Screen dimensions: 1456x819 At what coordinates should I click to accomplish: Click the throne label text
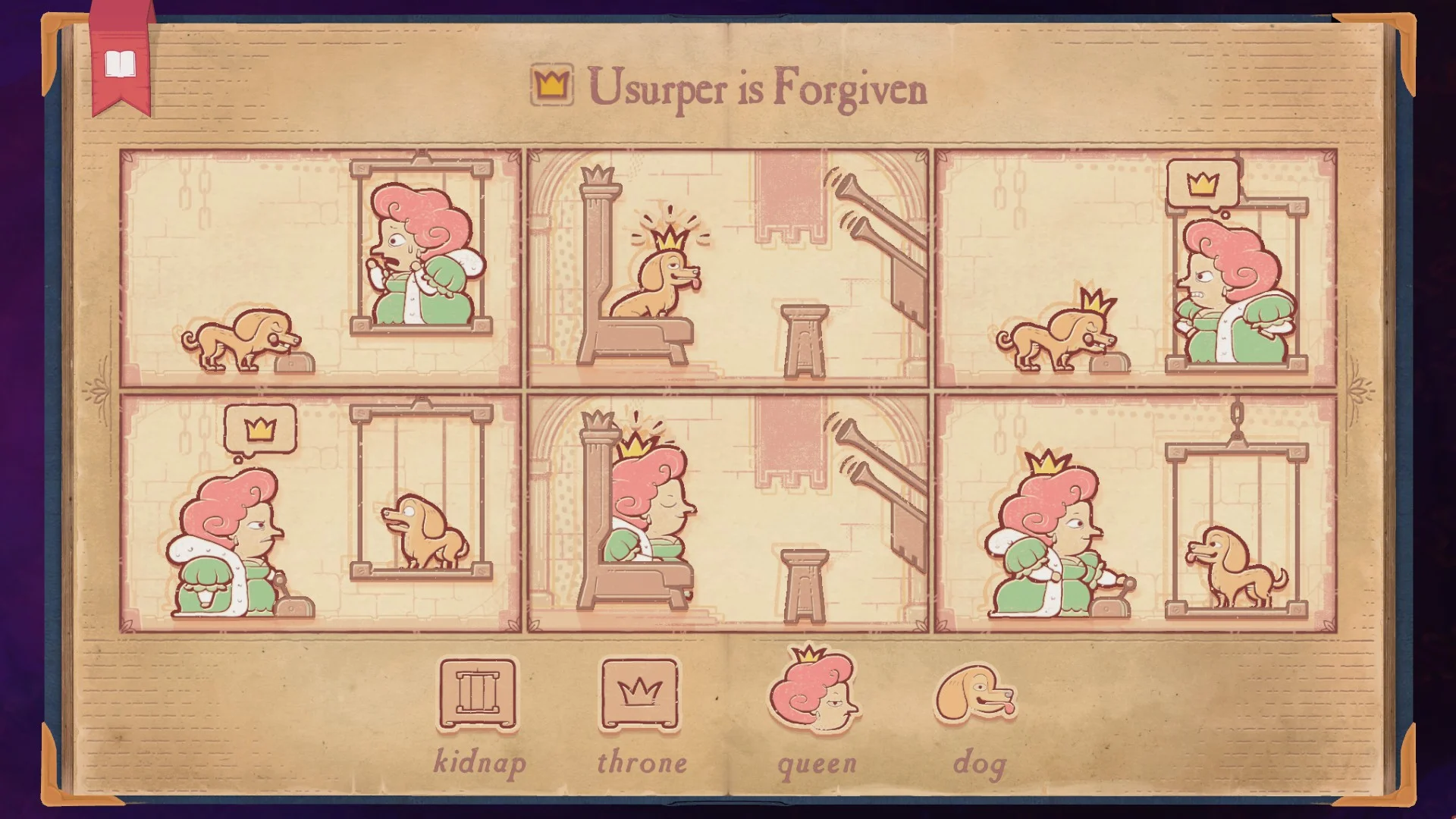642,761
